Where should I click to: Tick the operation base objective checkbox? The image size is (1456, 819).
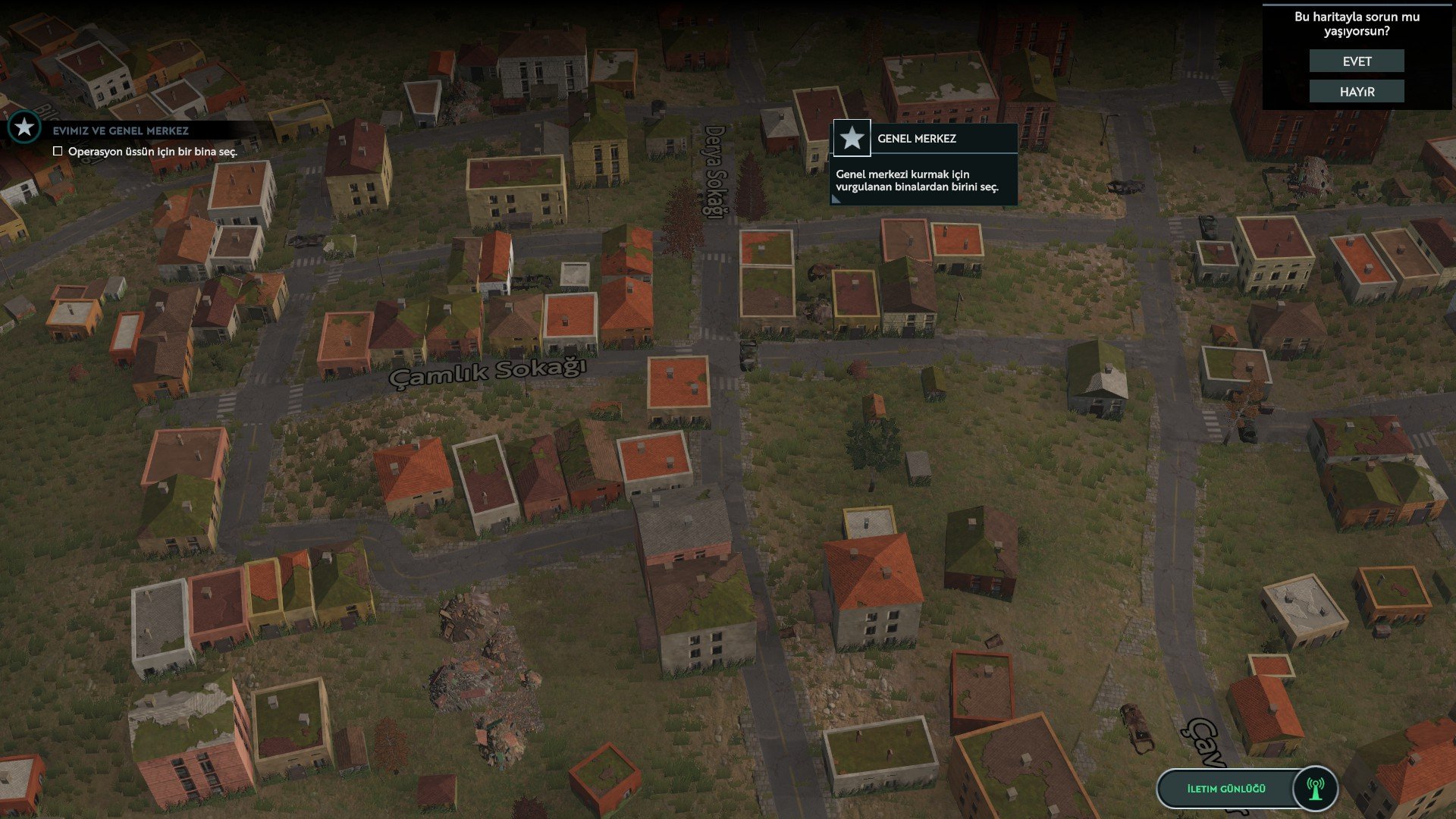[x=58, y=152]
